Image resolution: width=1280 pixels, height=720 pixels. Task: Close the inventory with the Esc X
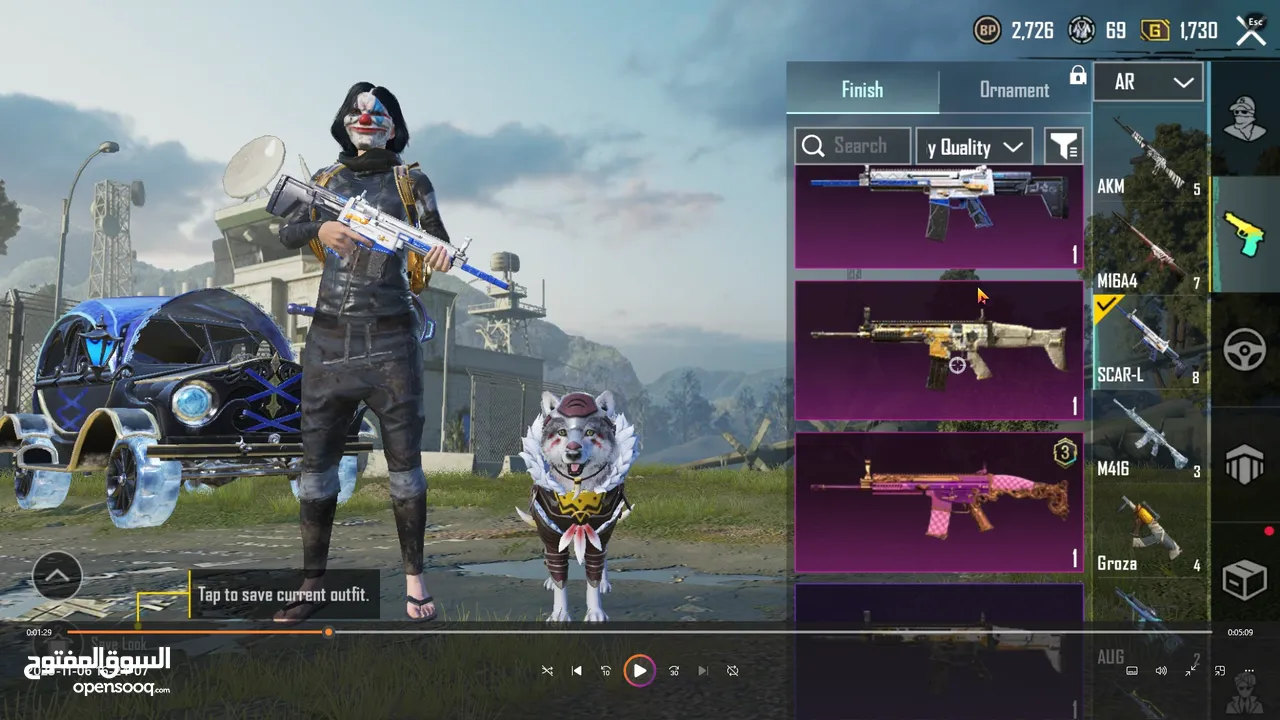coord(1251,30)
